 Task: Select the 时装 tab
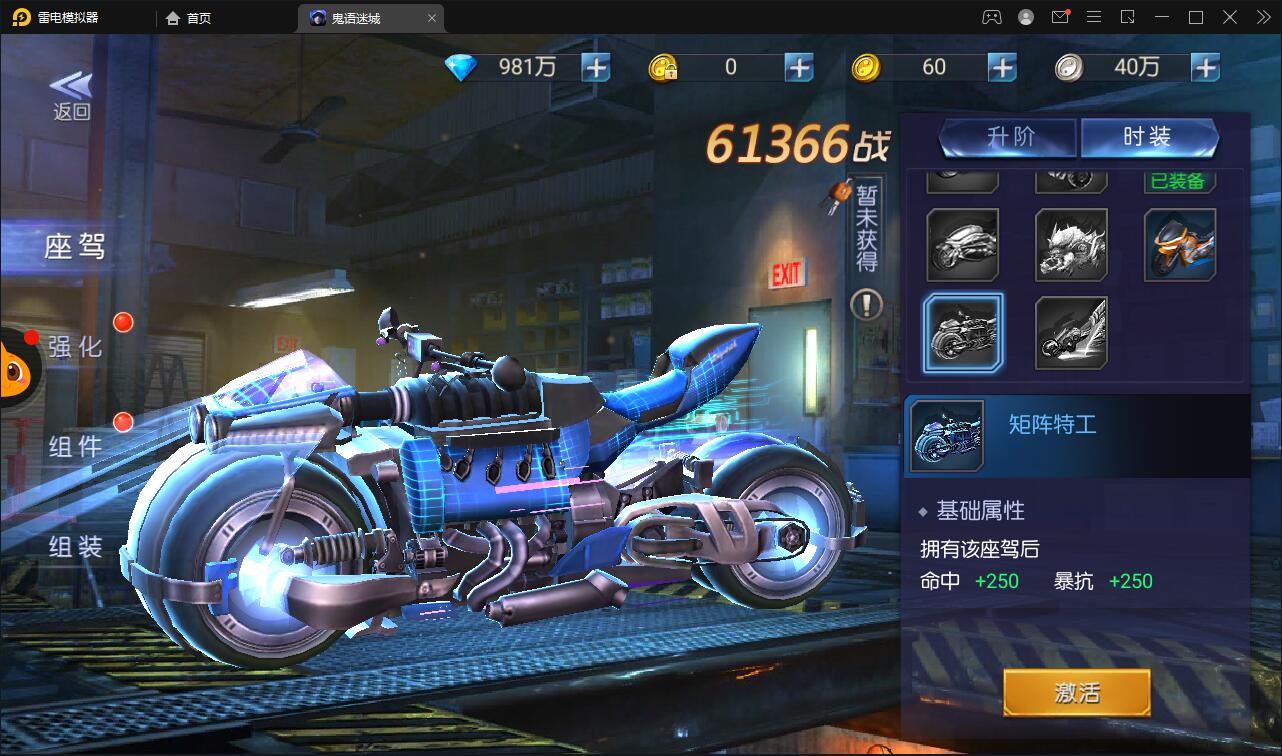click(x=1148, y=137)
